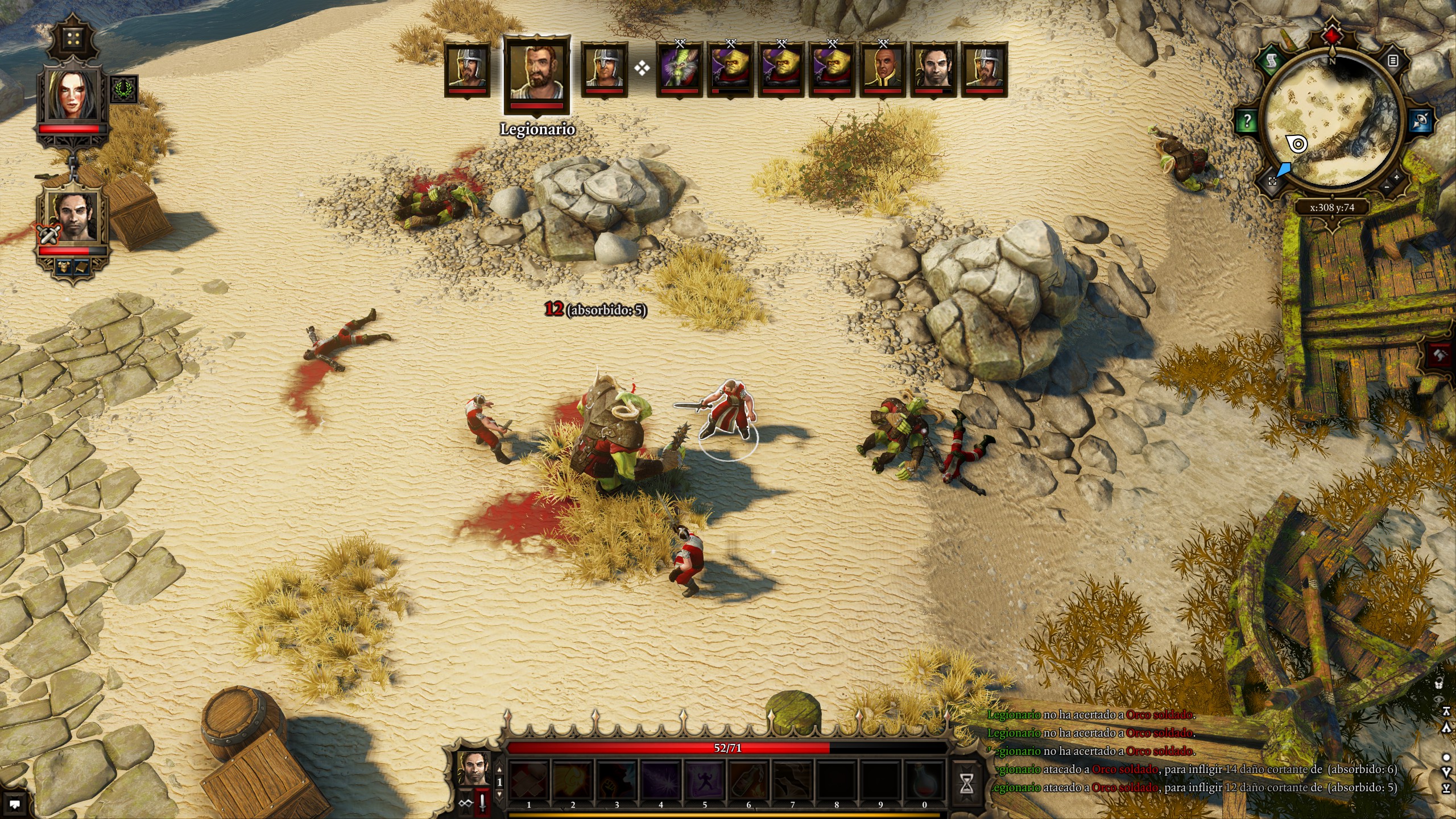
Task: Click the green question mark help icon near the minimap
Action: coord(1248,121)
